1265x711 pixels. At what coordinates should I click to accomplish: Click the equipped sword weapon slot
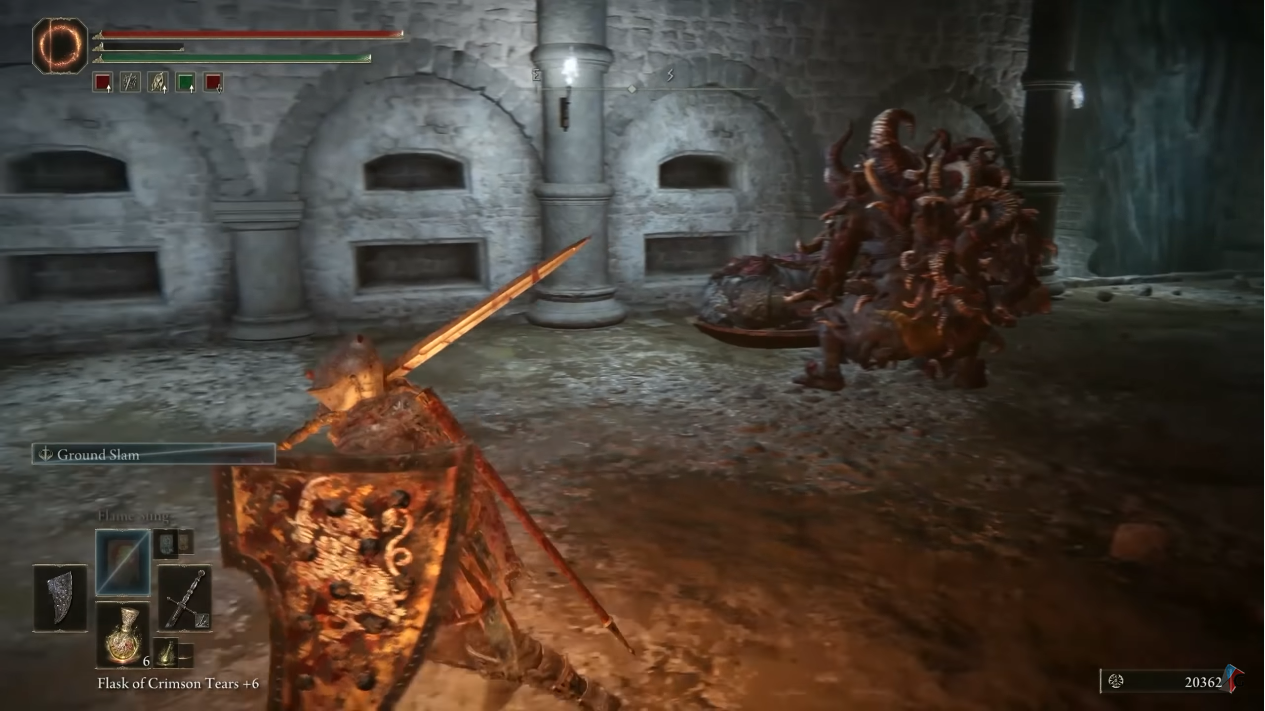(184, 598)
